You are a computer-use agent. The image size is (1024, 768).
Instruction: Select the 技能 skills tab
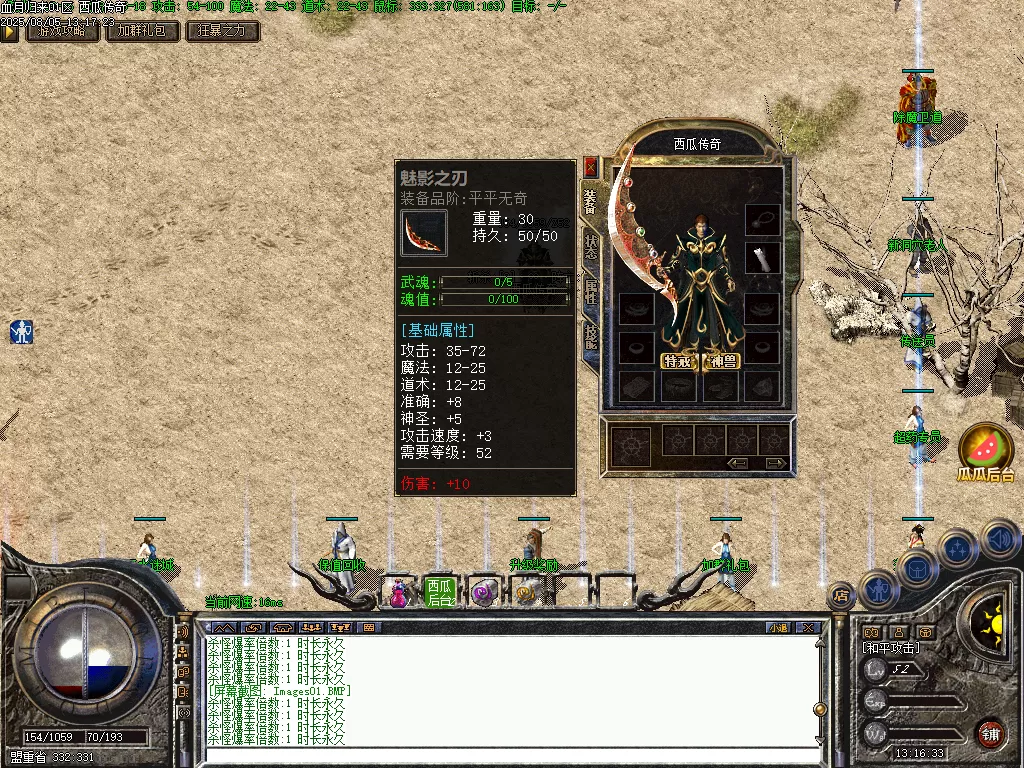[591, 337]
